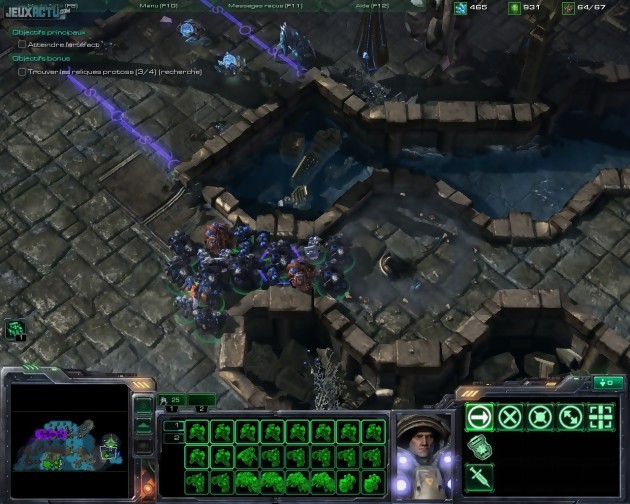
Task: Select the first unit in the selection grid
Action: 197,432
